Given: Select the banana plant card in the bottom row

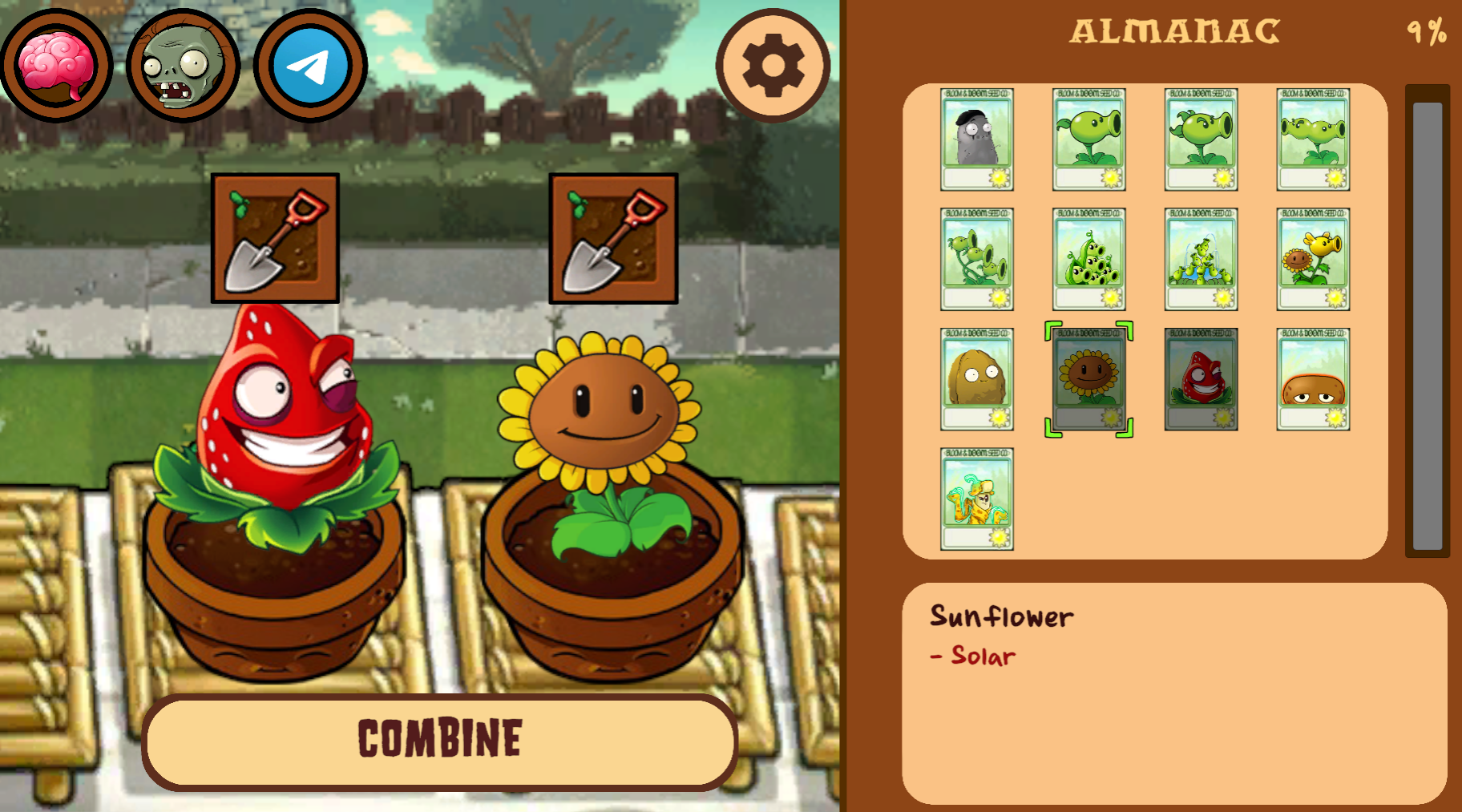Looking at the screenshot, I should [x=976, y=499].
